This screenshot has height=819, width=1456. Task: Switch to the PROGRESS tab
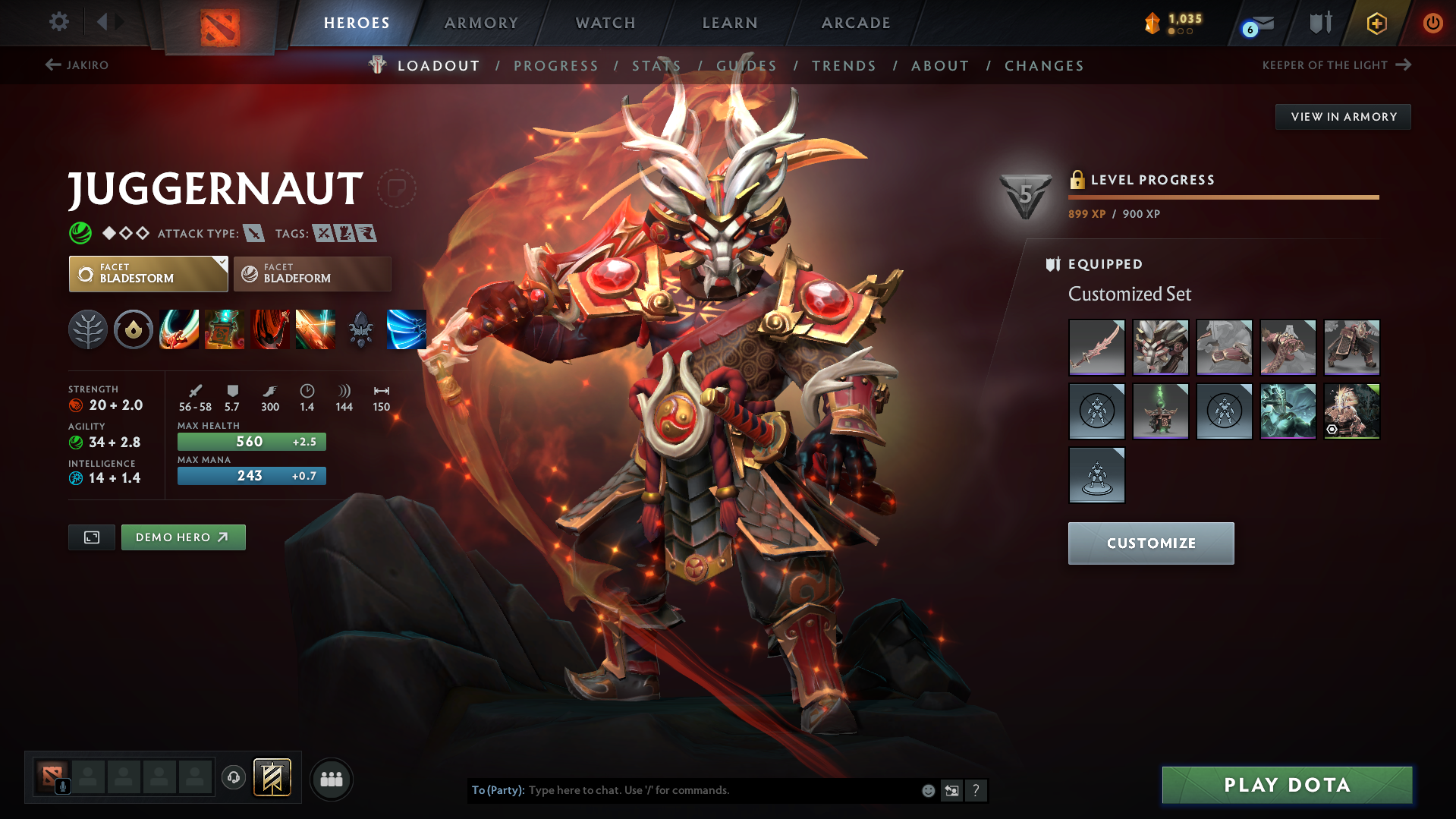[x=556, y=65]
